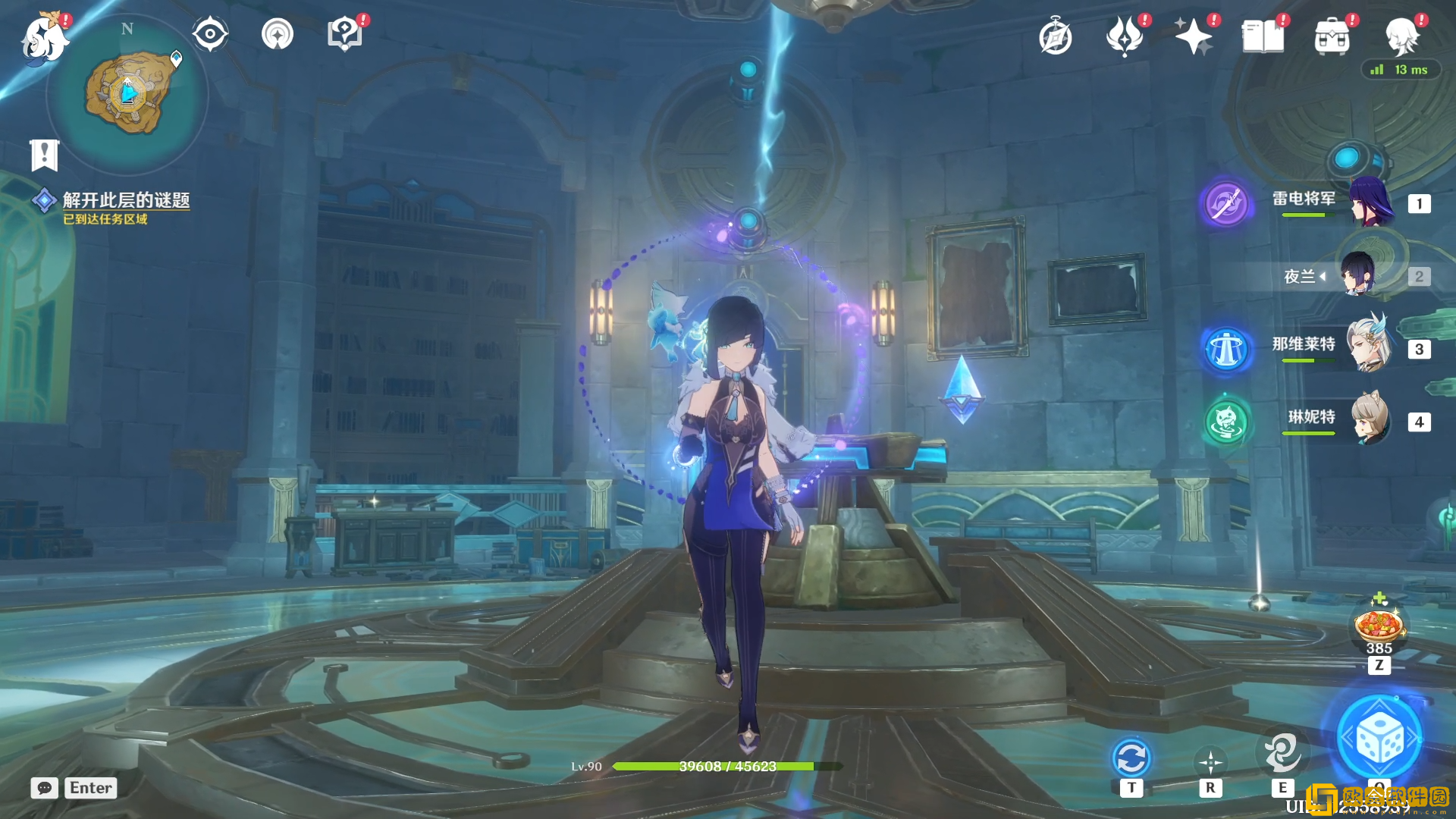
Task: Use the food quick-slot item
Action: [x=1379, y=627]
